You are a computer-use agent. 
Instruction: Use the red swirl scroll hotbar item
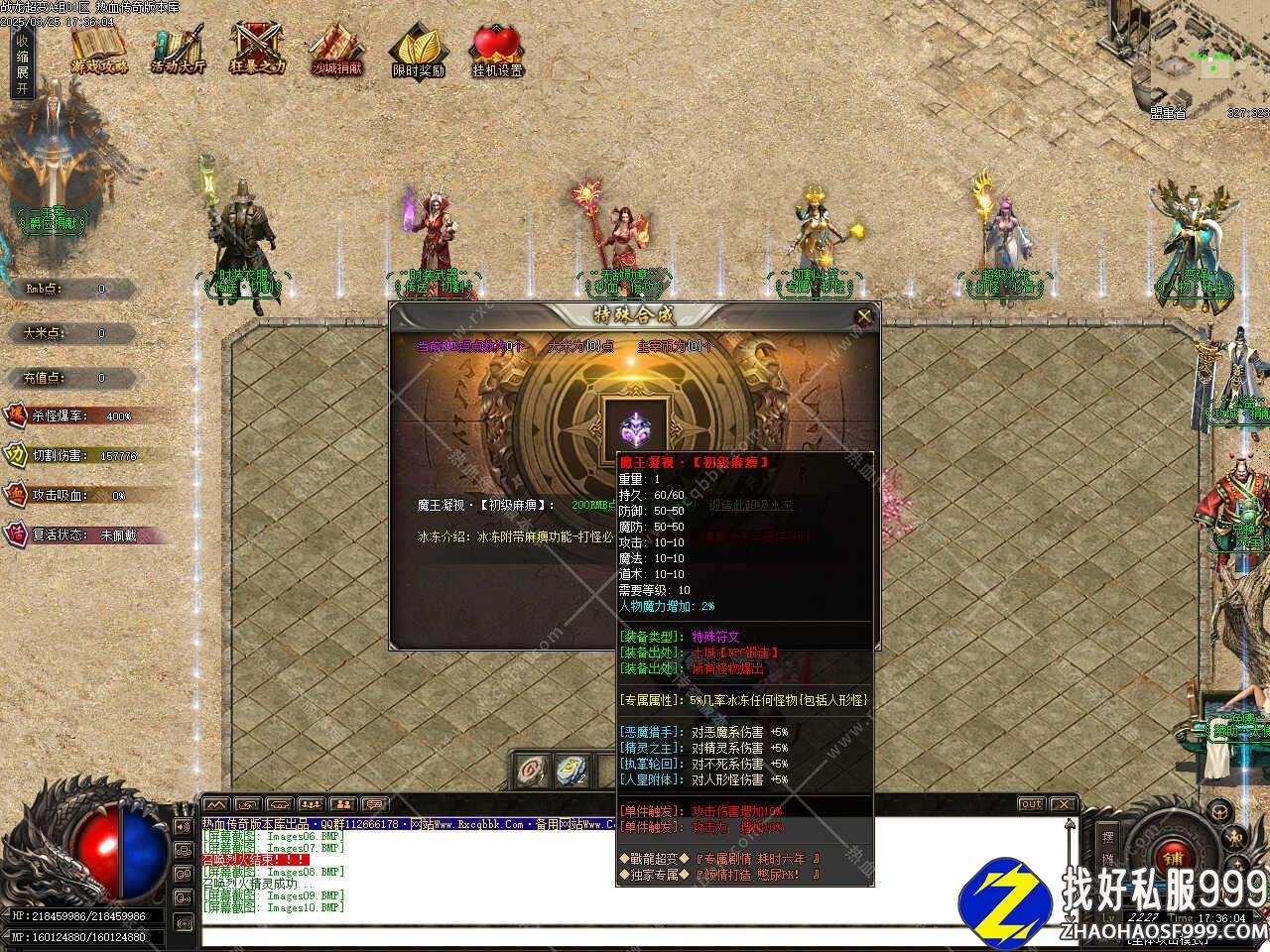(533, 770)
